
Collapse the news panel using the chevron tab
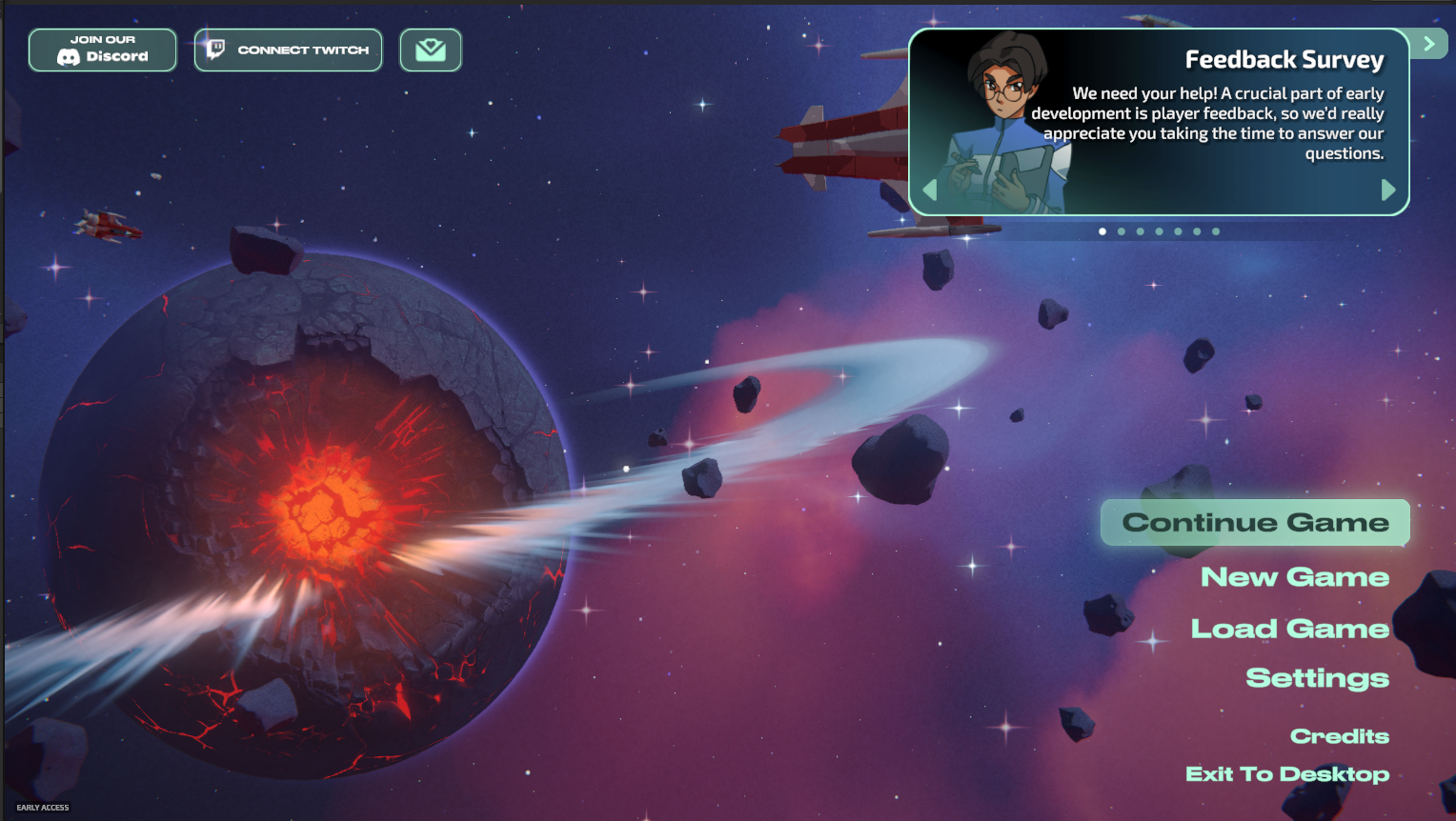tap(1428, 44)
